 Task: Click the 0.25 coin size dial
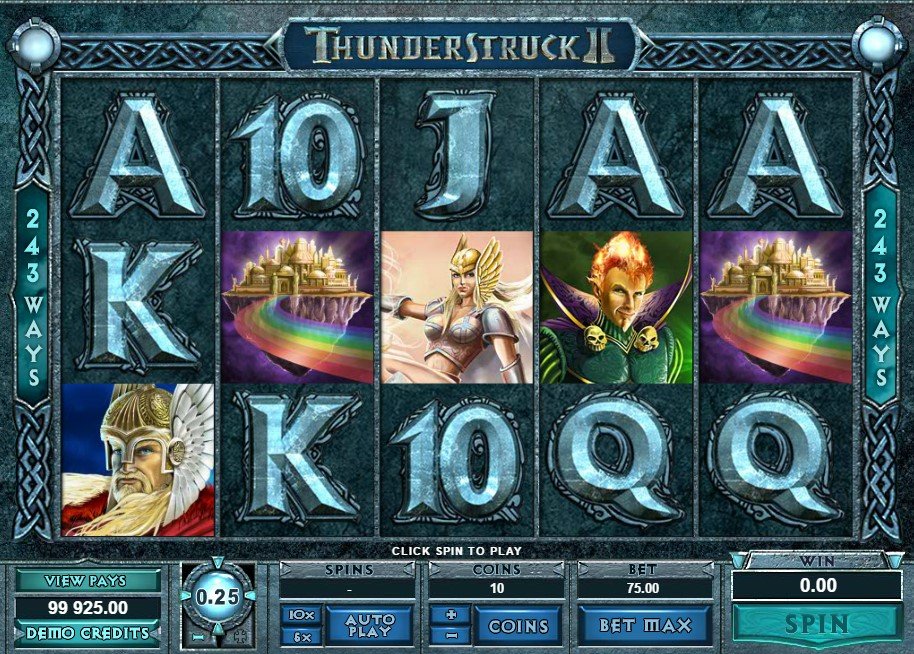[216, 594]
